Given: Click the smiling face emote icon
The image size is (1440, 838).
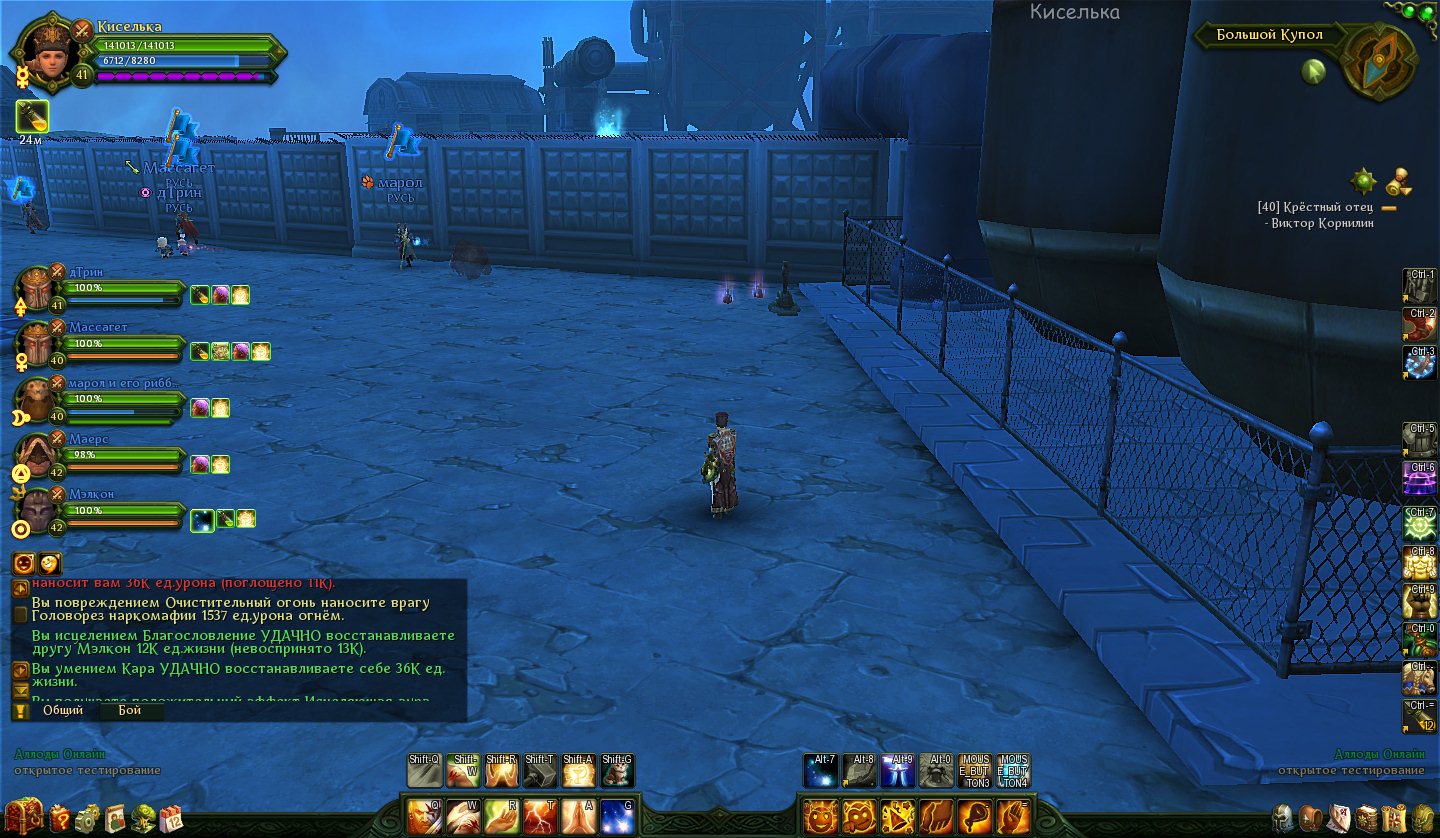Looking at the screenshot, I should pos(818,817).
